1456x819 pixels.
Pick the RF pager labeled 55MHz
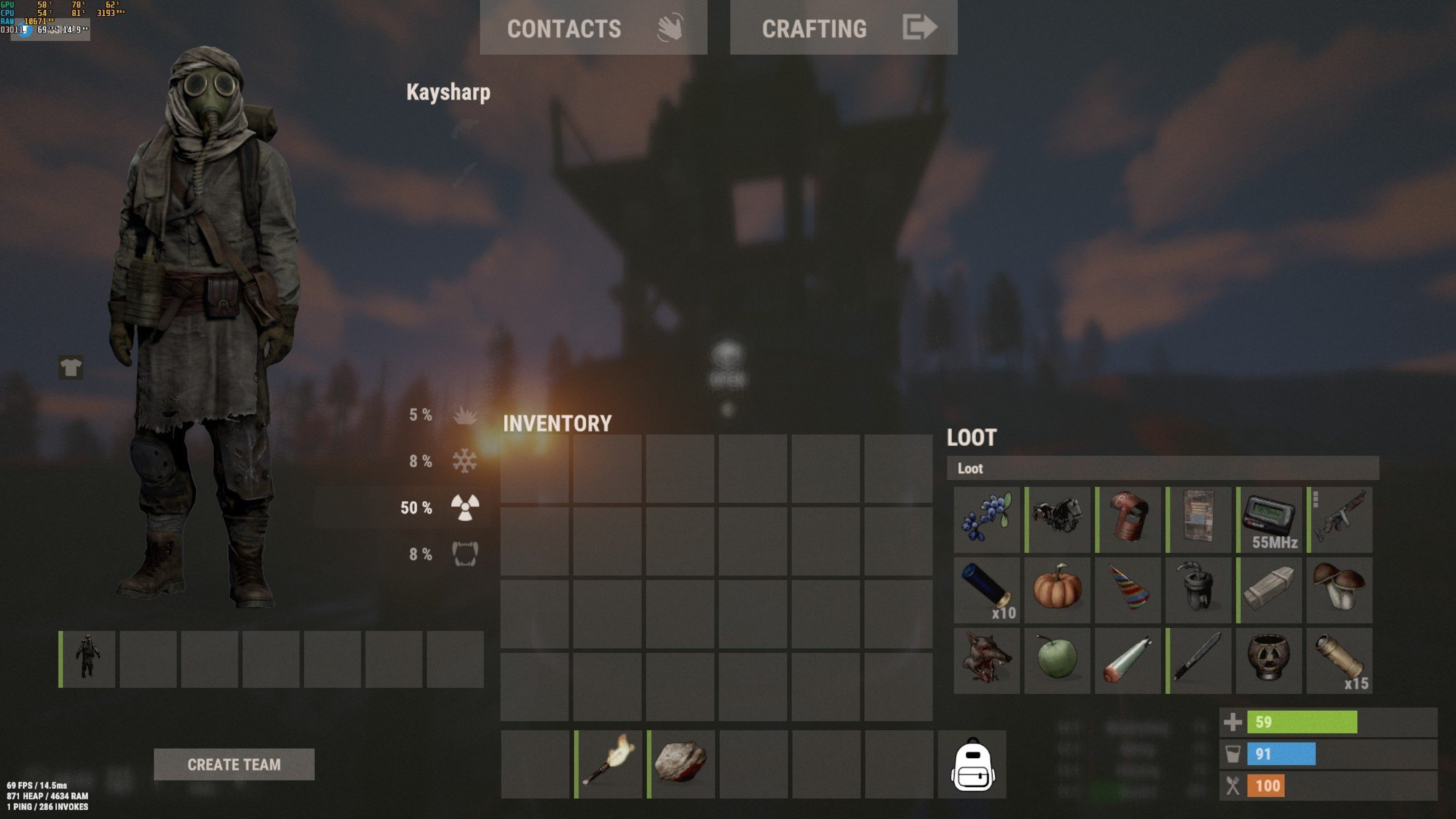coord(1269,520)
